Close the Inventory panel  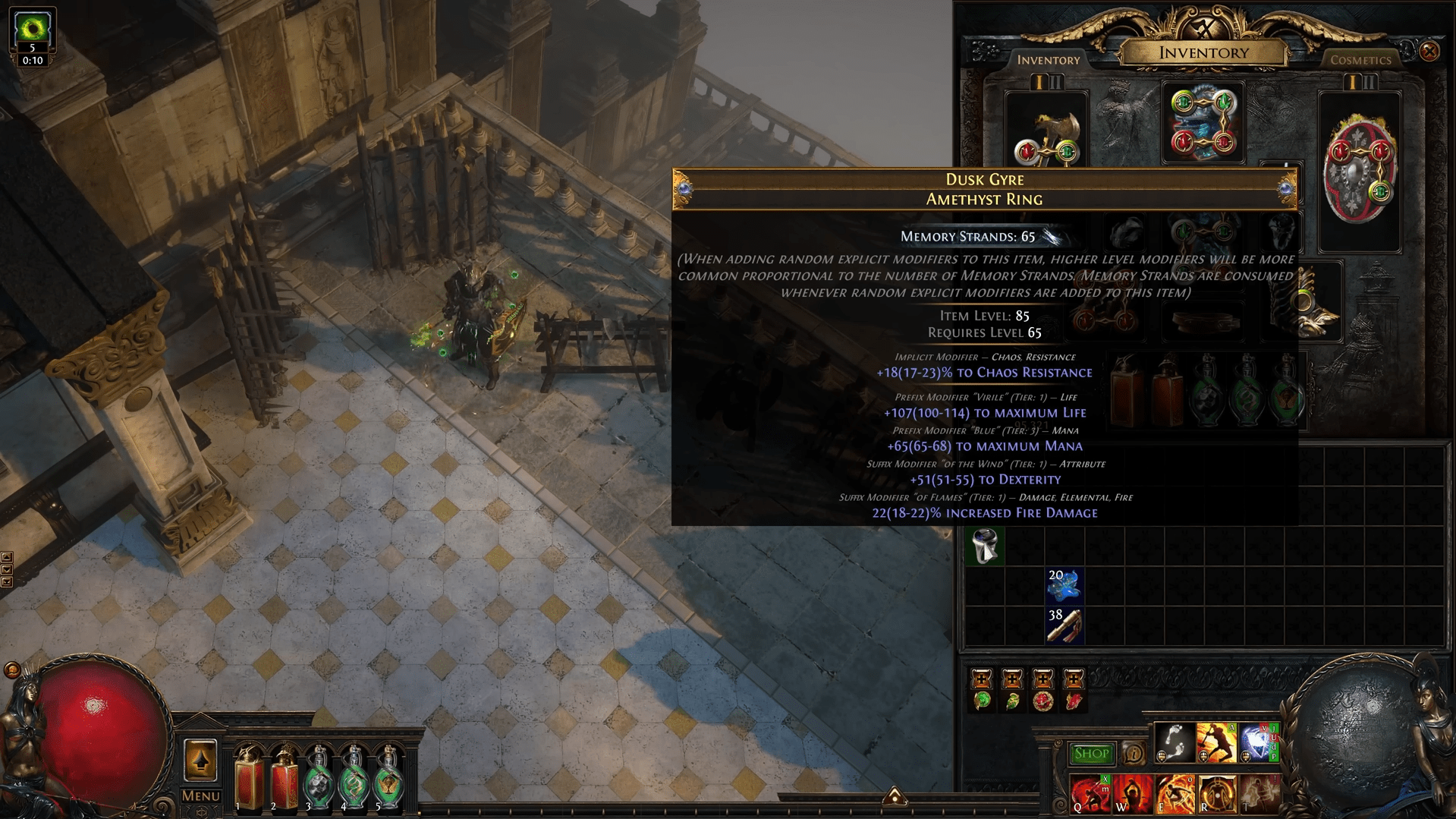pyautogui.click(x=1429, y=51)
